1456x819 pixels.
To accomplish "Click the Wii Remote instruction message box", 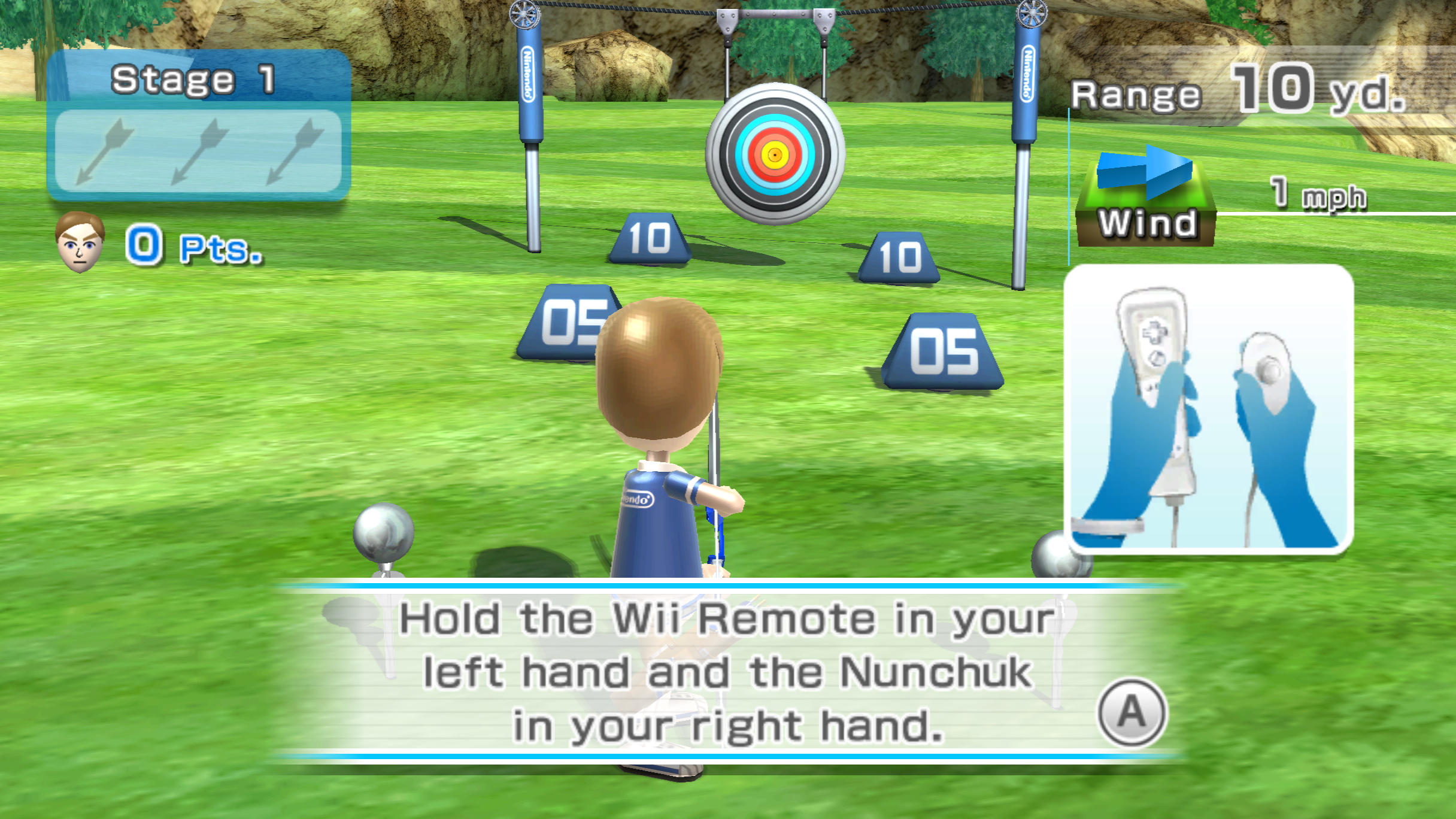I will click(727, 671).
